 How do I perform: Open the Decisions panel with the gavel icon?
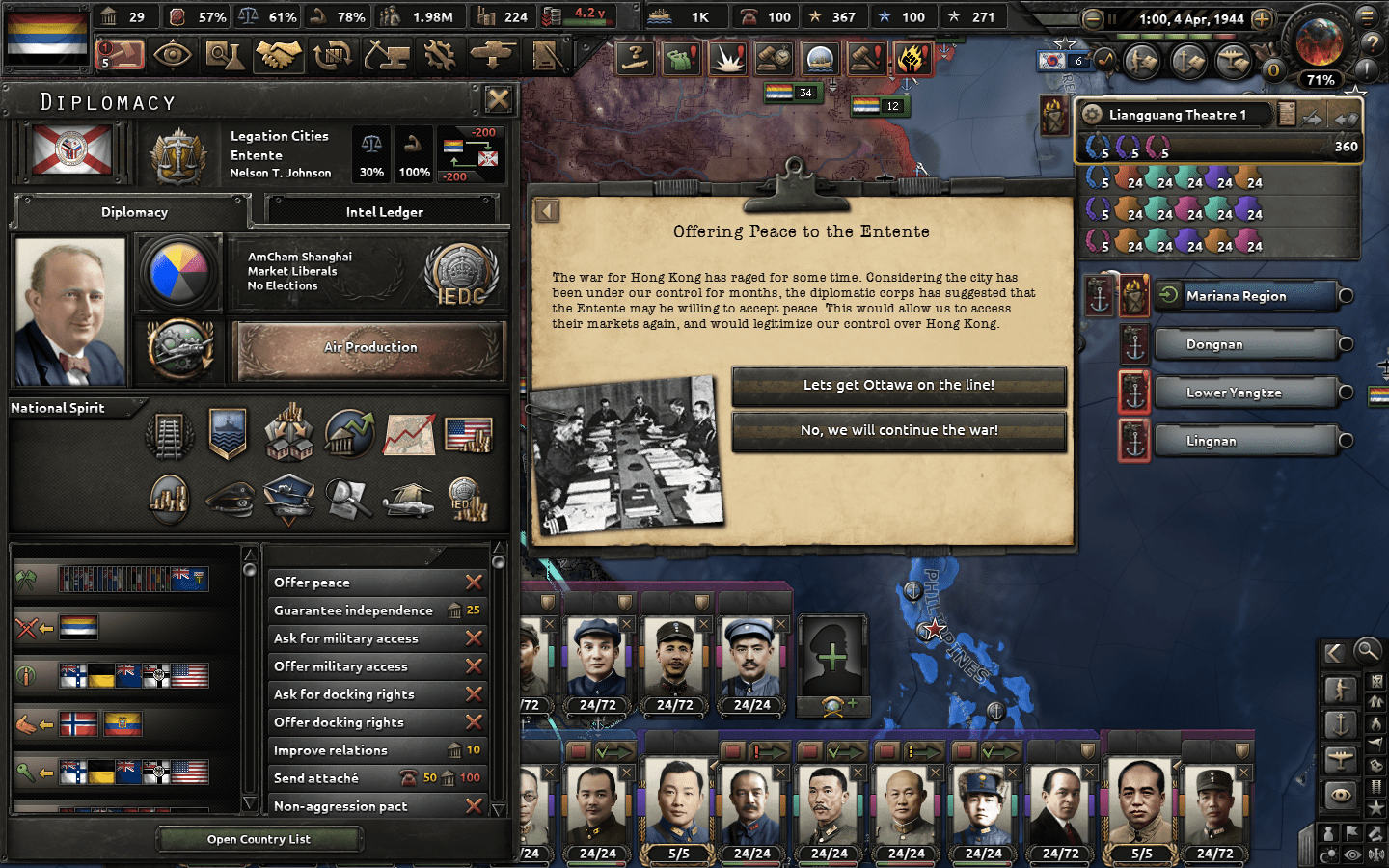click(122, 56)
